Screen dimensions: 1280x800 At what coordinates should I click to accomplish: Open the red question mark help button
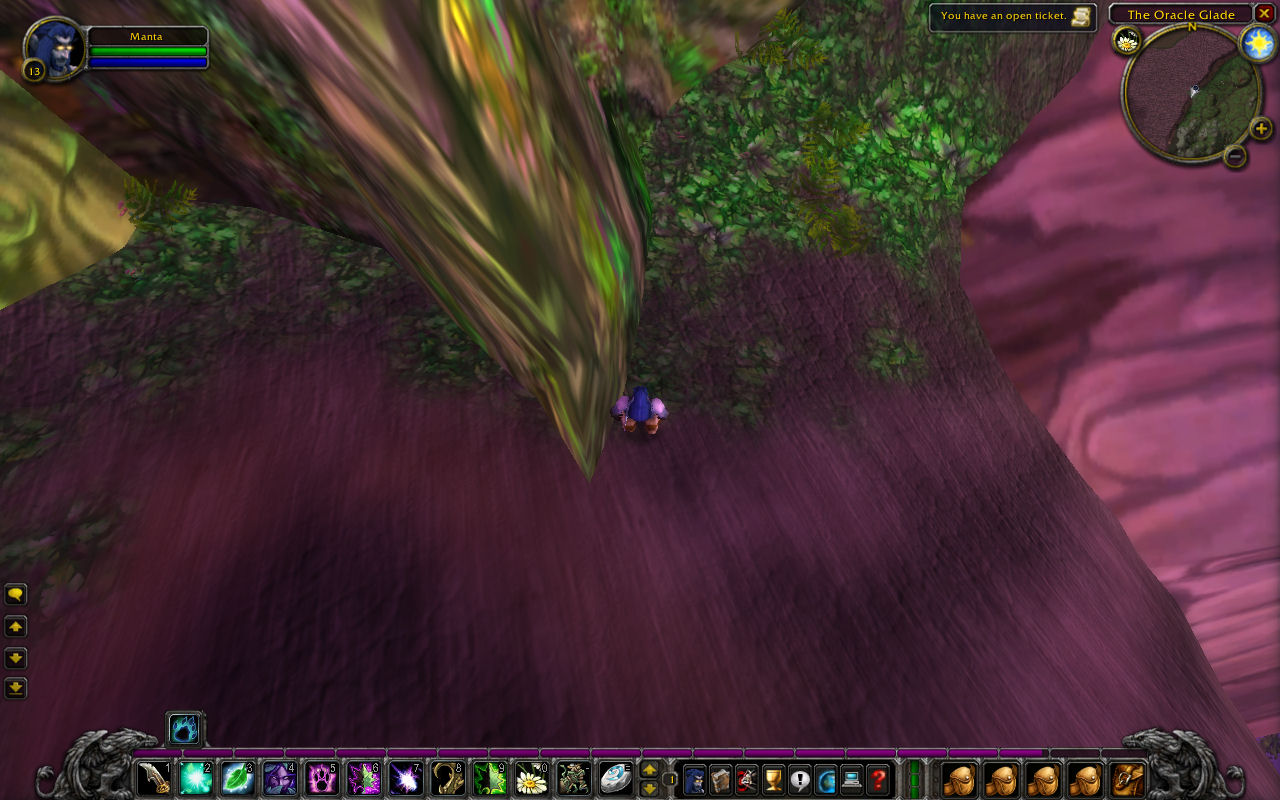point(878,778)
